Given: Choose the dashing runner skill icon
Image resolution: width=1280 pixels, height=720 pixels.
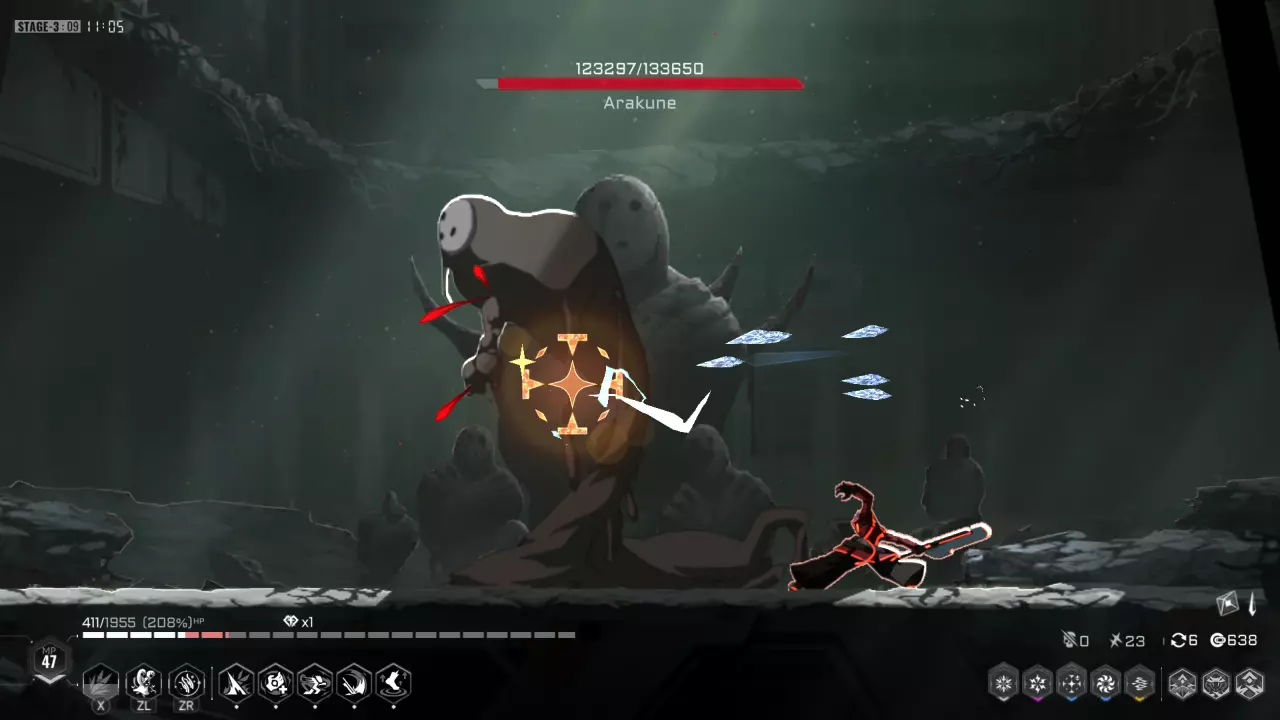Looking at the screenshot, I should [315, 684].
